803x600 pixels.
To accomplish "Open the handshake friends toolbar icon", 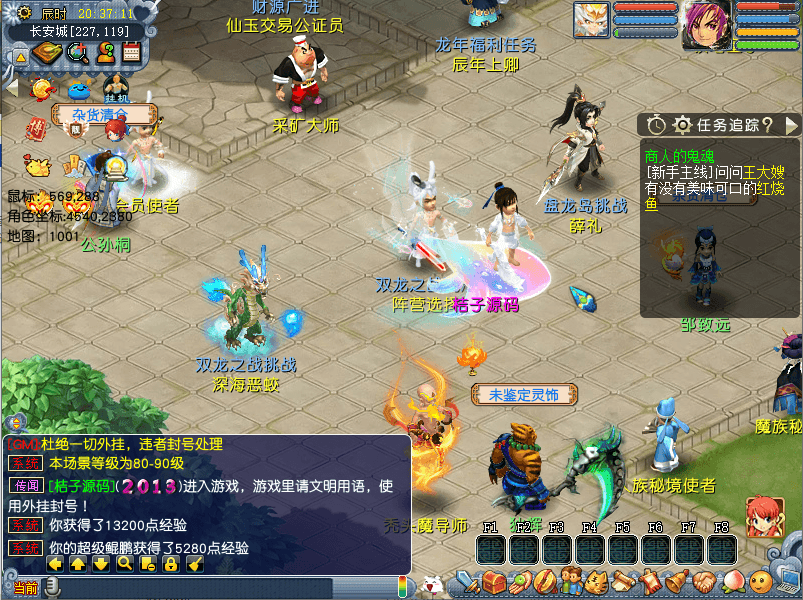I will click(702, 581).
